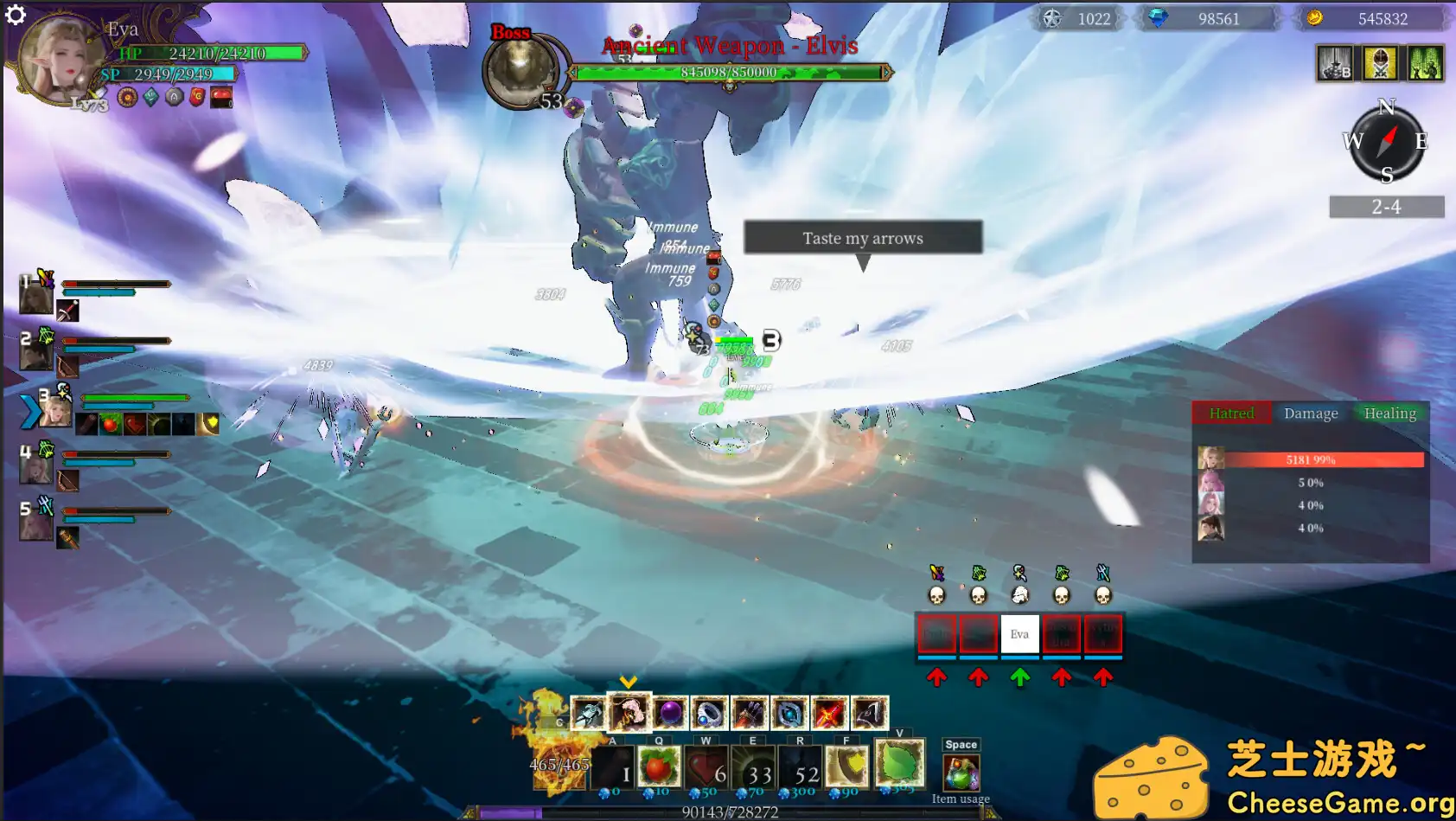This screenshot has height=821, width=1456.
Task: Click the Ancient Weapon boss portrait
Action: [x=520, y=73]
